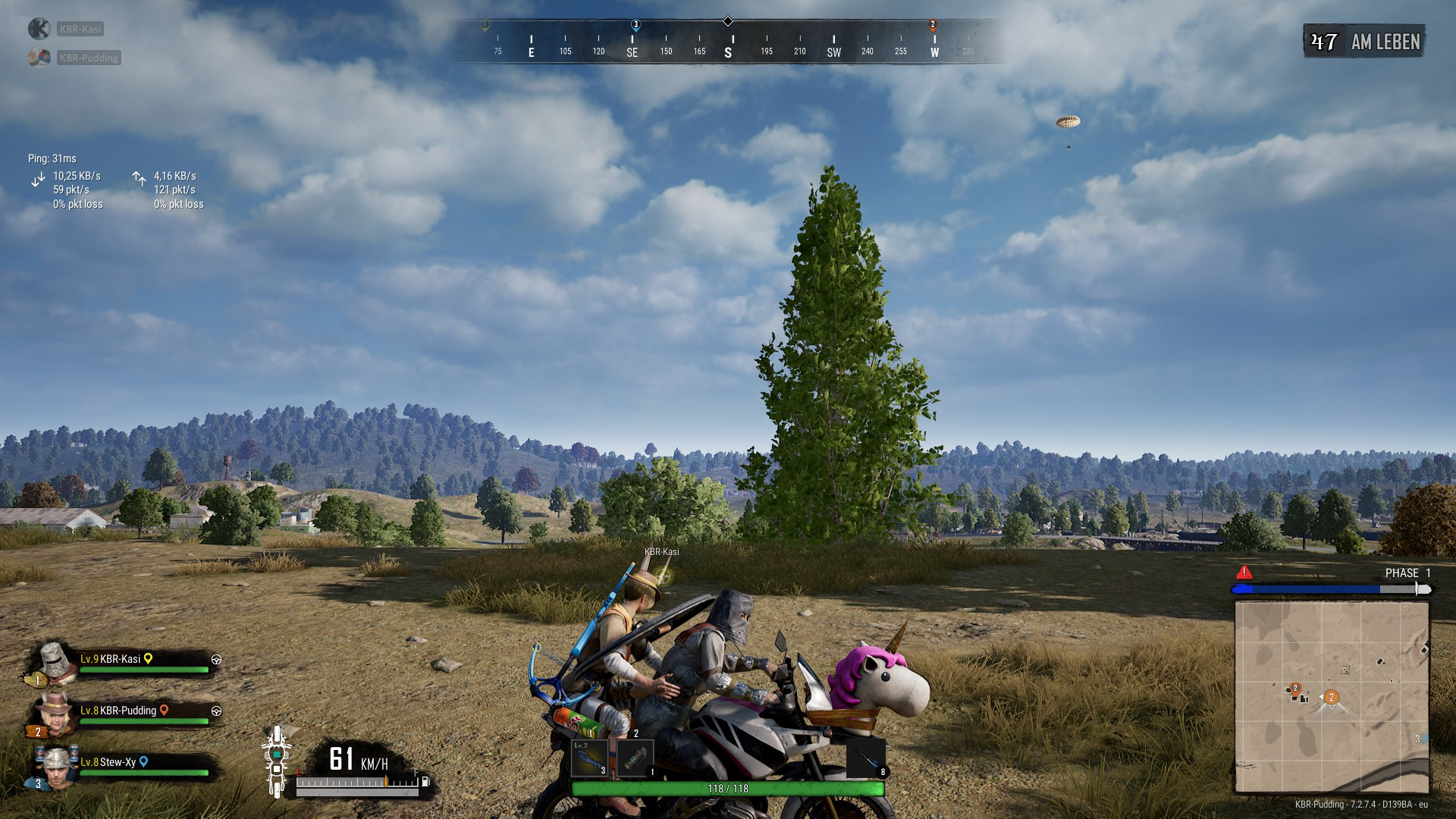The image size is (1456, 819).
Task: Click KBR-Kasi's voice chat name tag
Action: (x=80, y=29)
